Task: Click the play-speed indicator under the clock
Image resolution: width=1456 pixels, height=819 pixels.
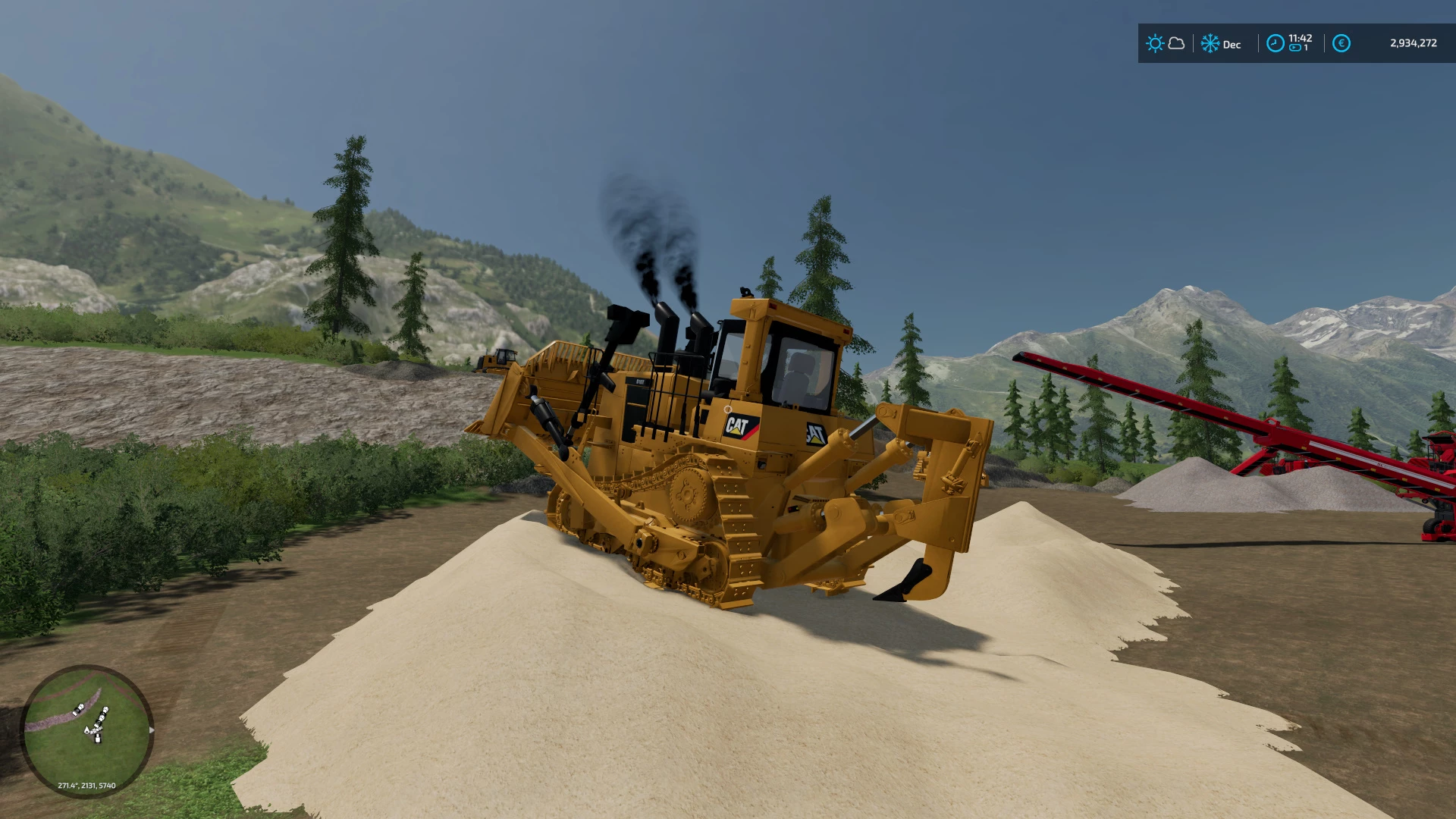Action: [x=1294, y=49]
